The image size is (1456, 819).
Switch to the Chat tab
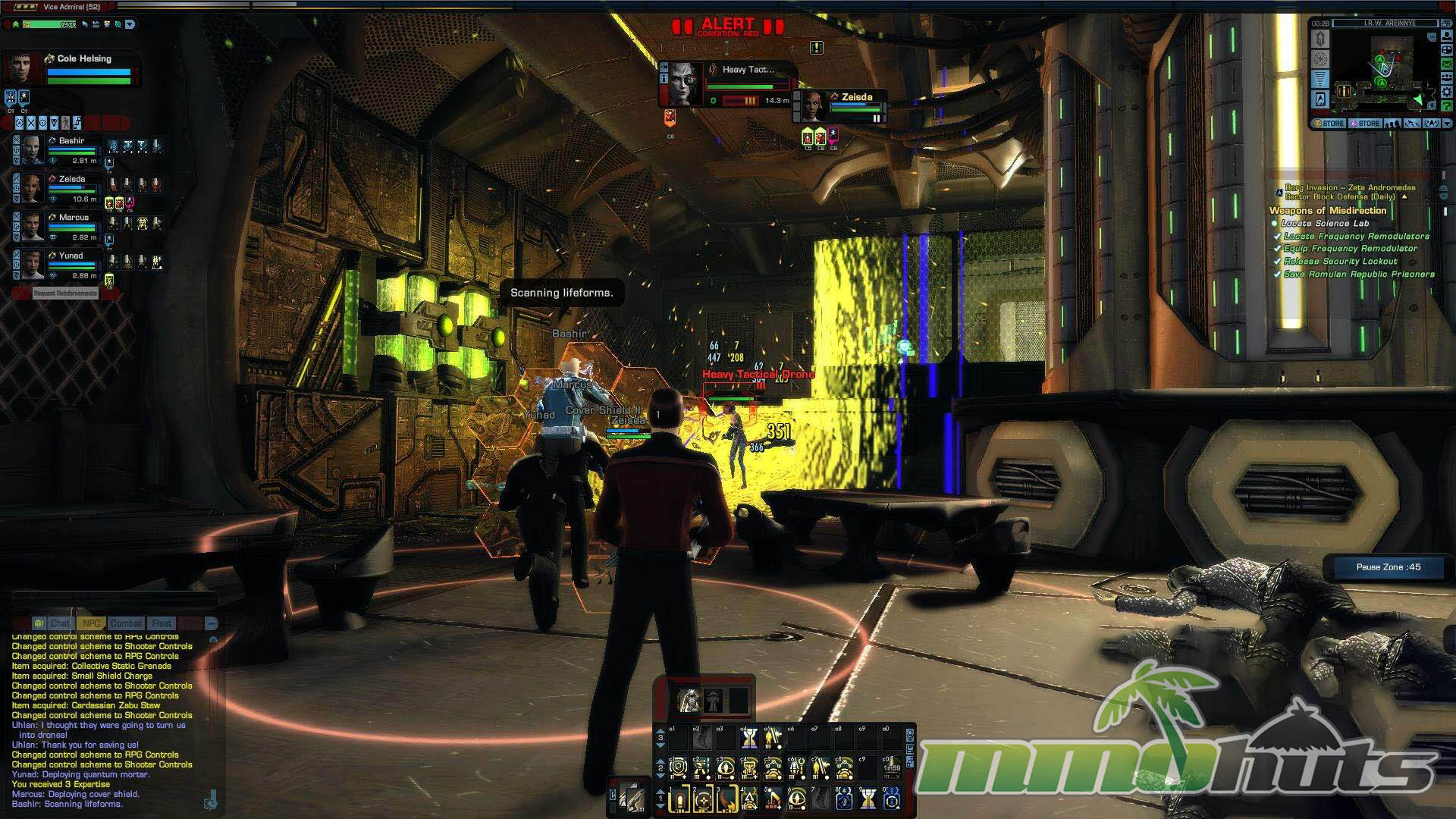pyautogui.click(x=59, y=623)
